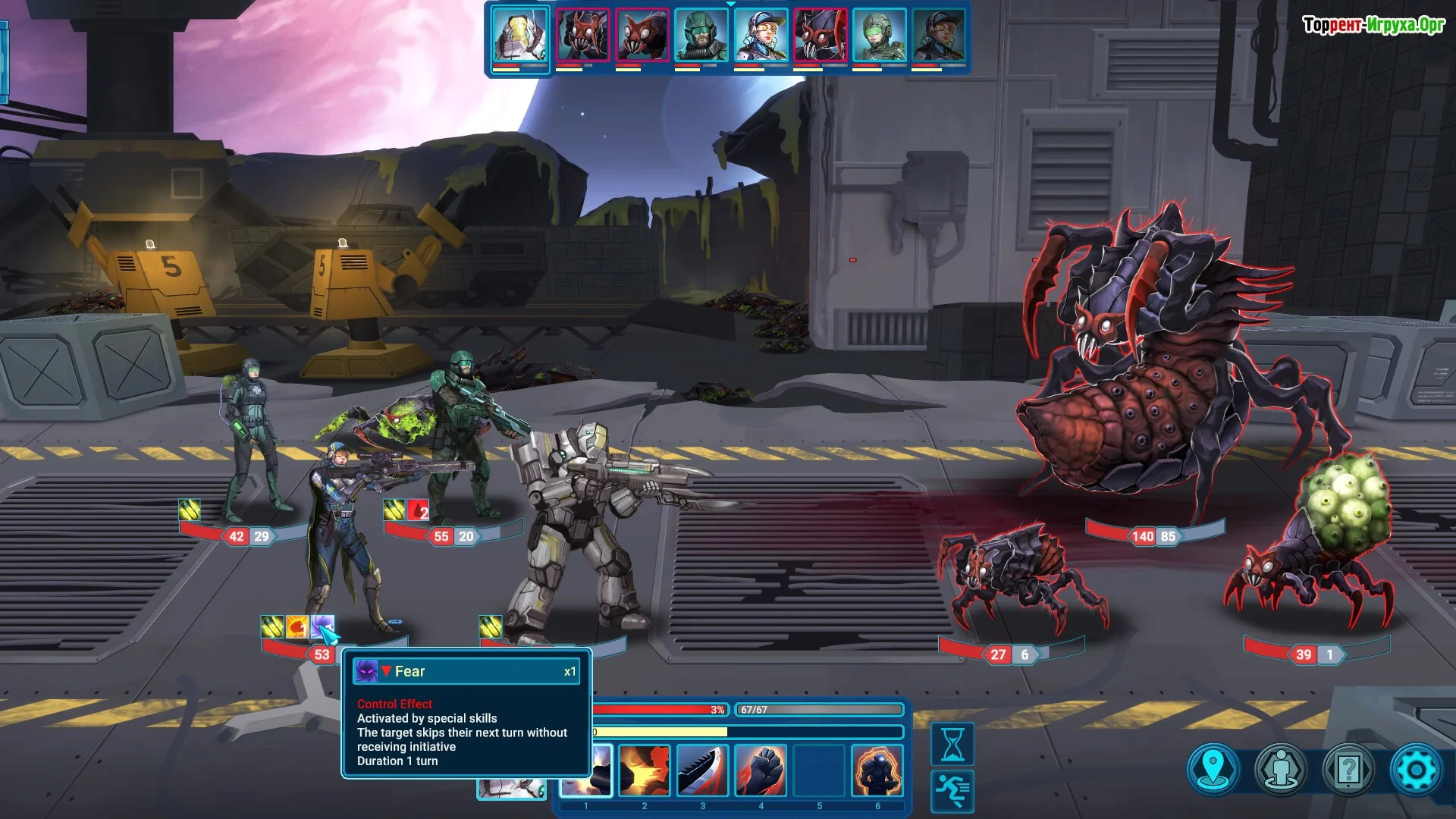Viewport: 1456px width, 819px height.
Task: Open the settings gear menu
Action: [1415, 770]
